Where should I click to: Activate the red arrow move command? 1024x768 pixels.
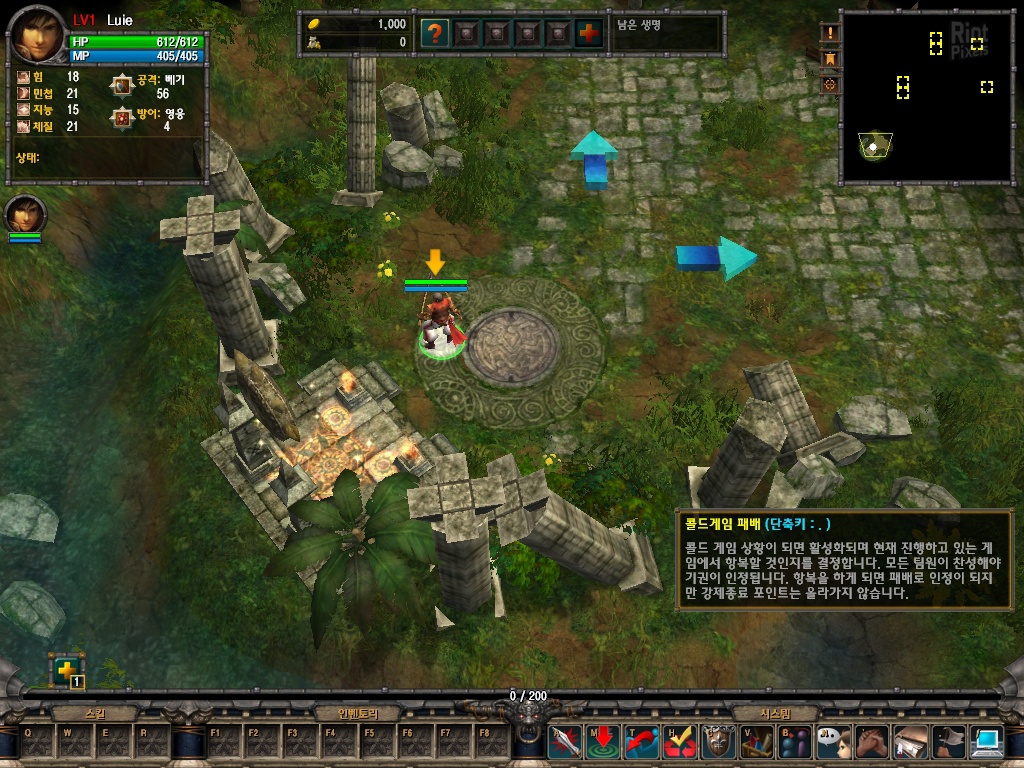pos(603,742)
